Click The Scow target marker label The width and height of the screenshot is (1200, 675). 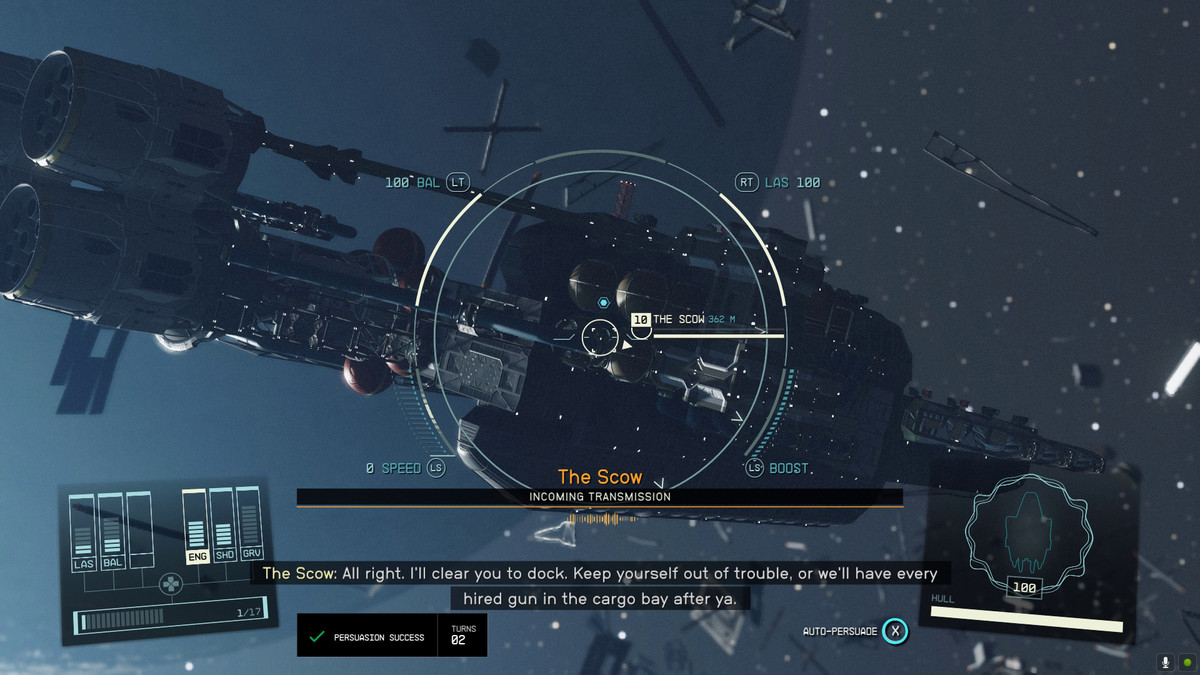[x=678, y=319]
